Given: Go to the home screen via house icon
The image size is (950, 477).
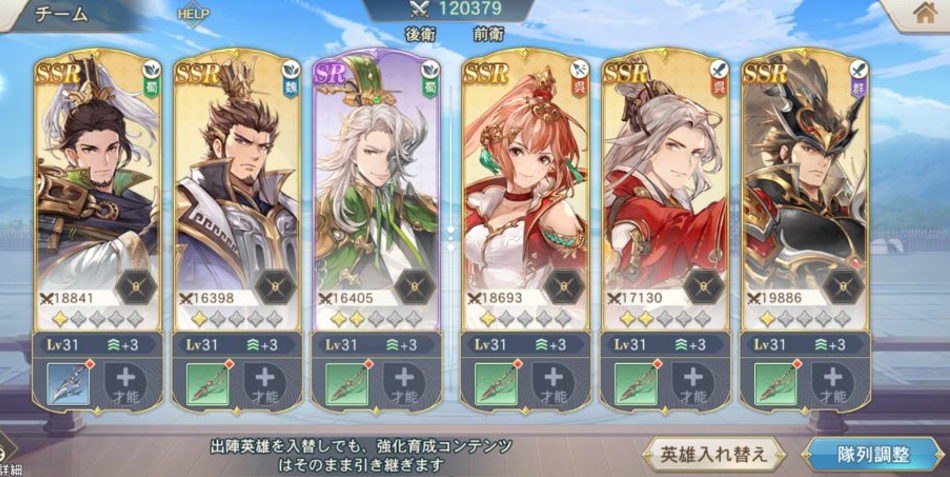Looking at the screenshot, I should point(923,14).
